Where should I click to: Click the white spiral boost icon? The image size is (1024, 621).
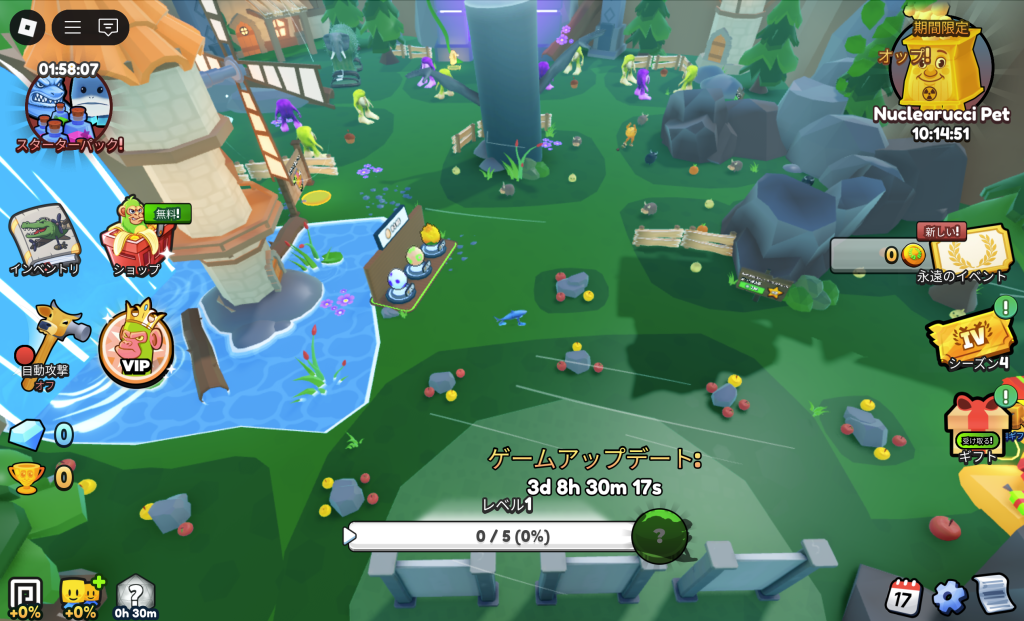[x=24, y=596]
